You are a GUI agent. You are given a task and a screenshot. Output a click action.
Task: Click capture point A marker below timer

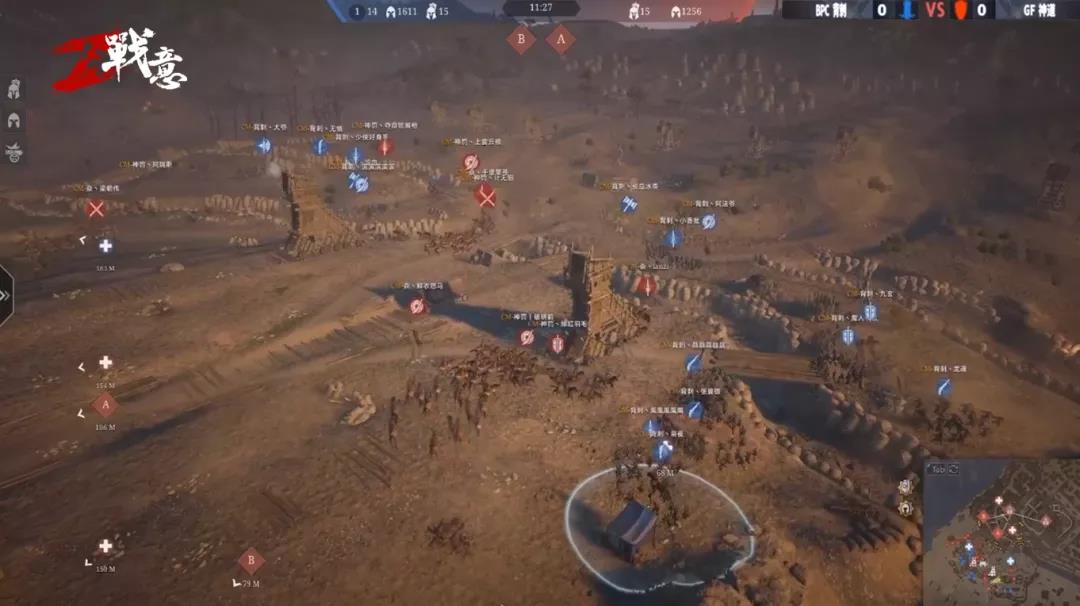[x=560, y=40]
